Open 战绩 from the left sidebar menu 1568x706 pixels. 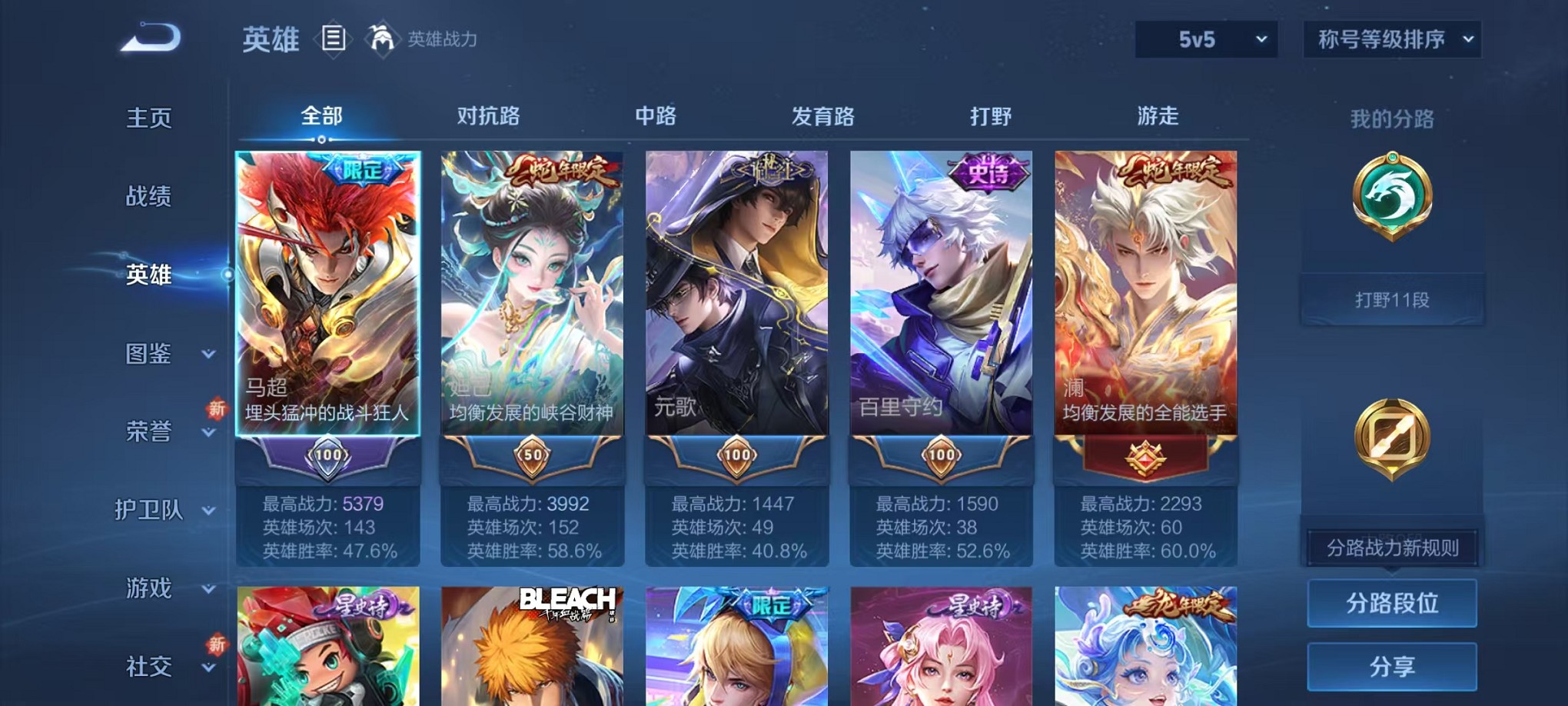[x=146, y=197]
